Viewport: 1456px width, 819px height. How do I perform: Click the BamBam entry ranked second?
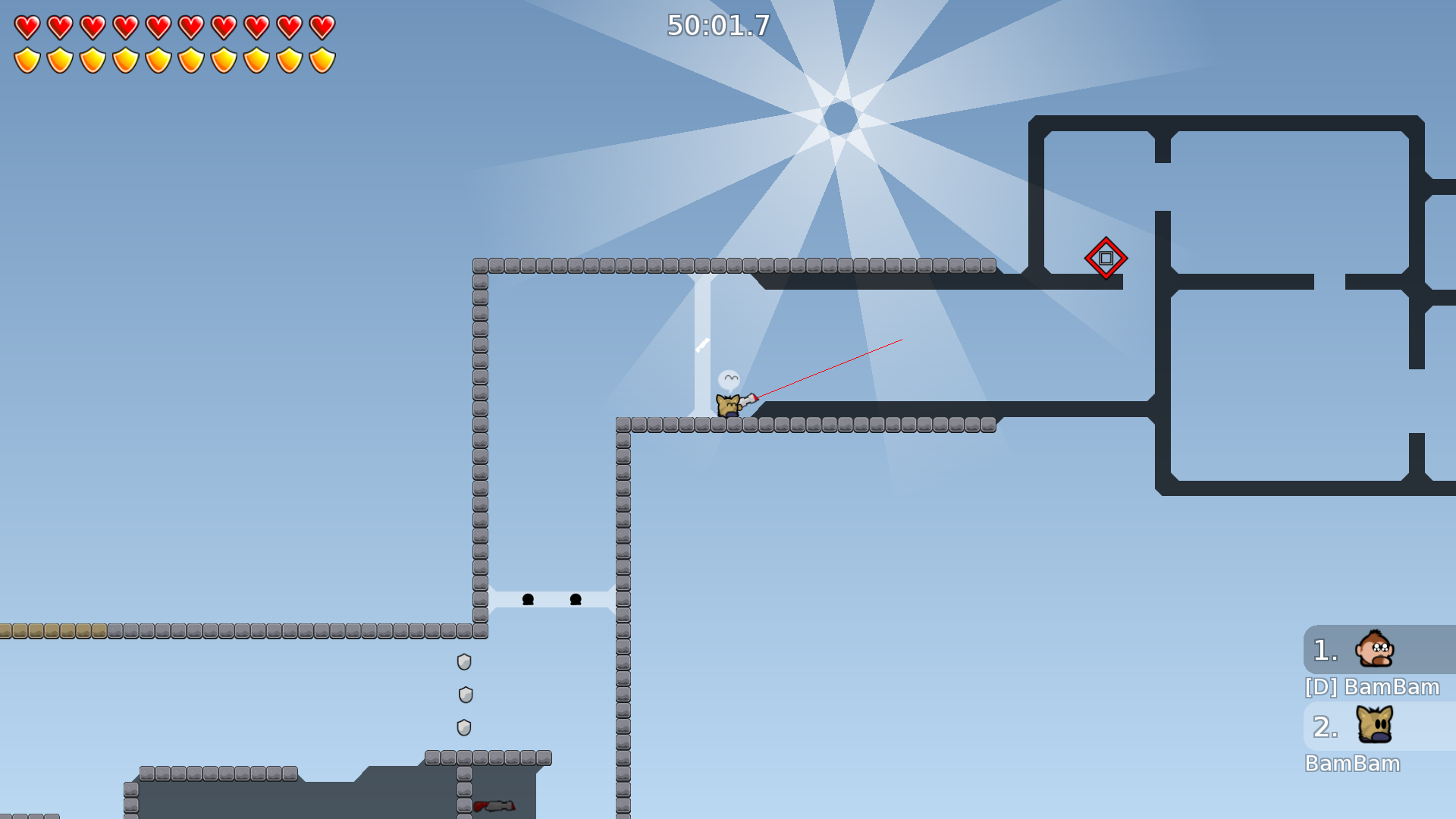point(1354,764)
